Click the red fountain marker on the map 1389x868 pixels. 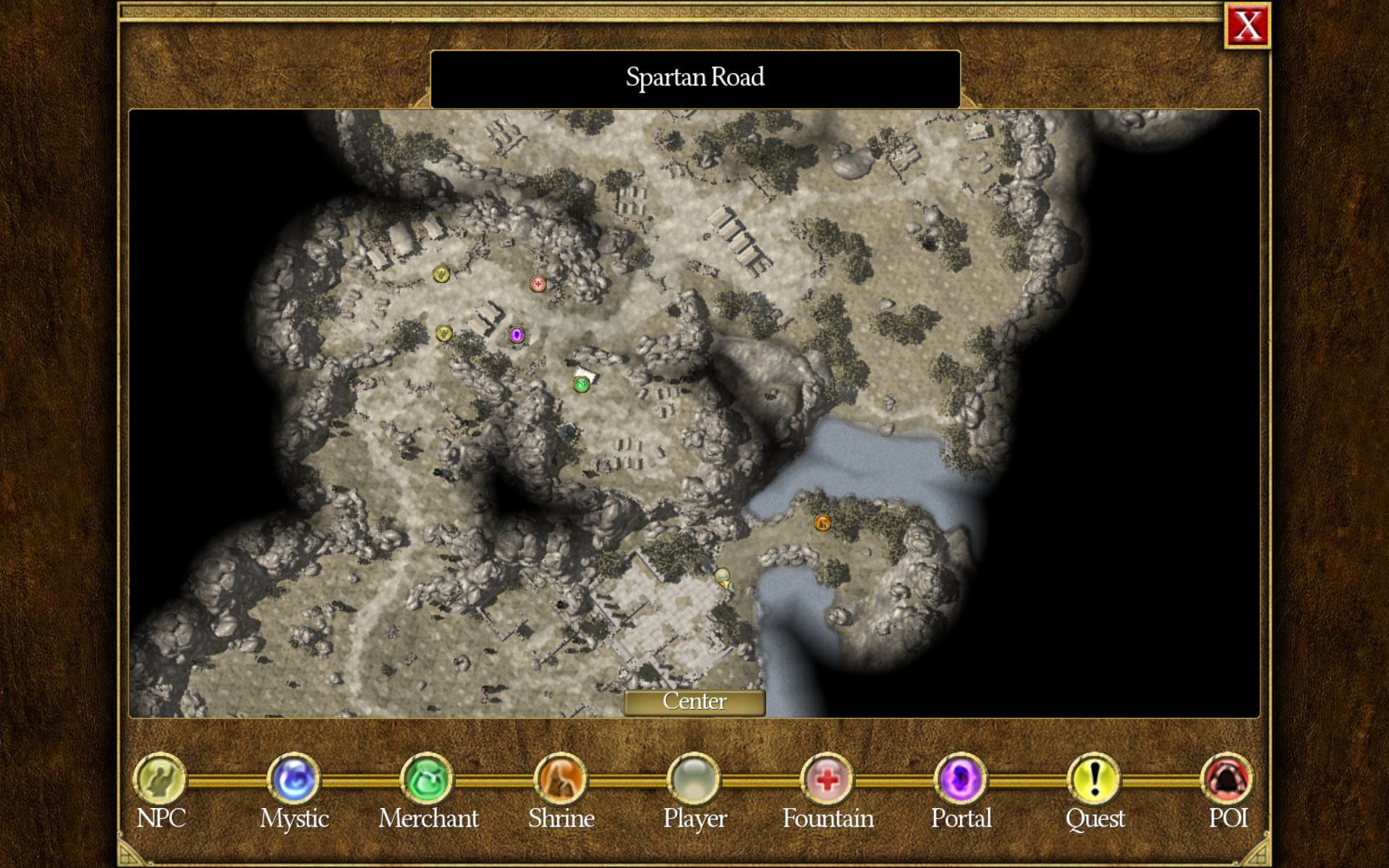538,284
